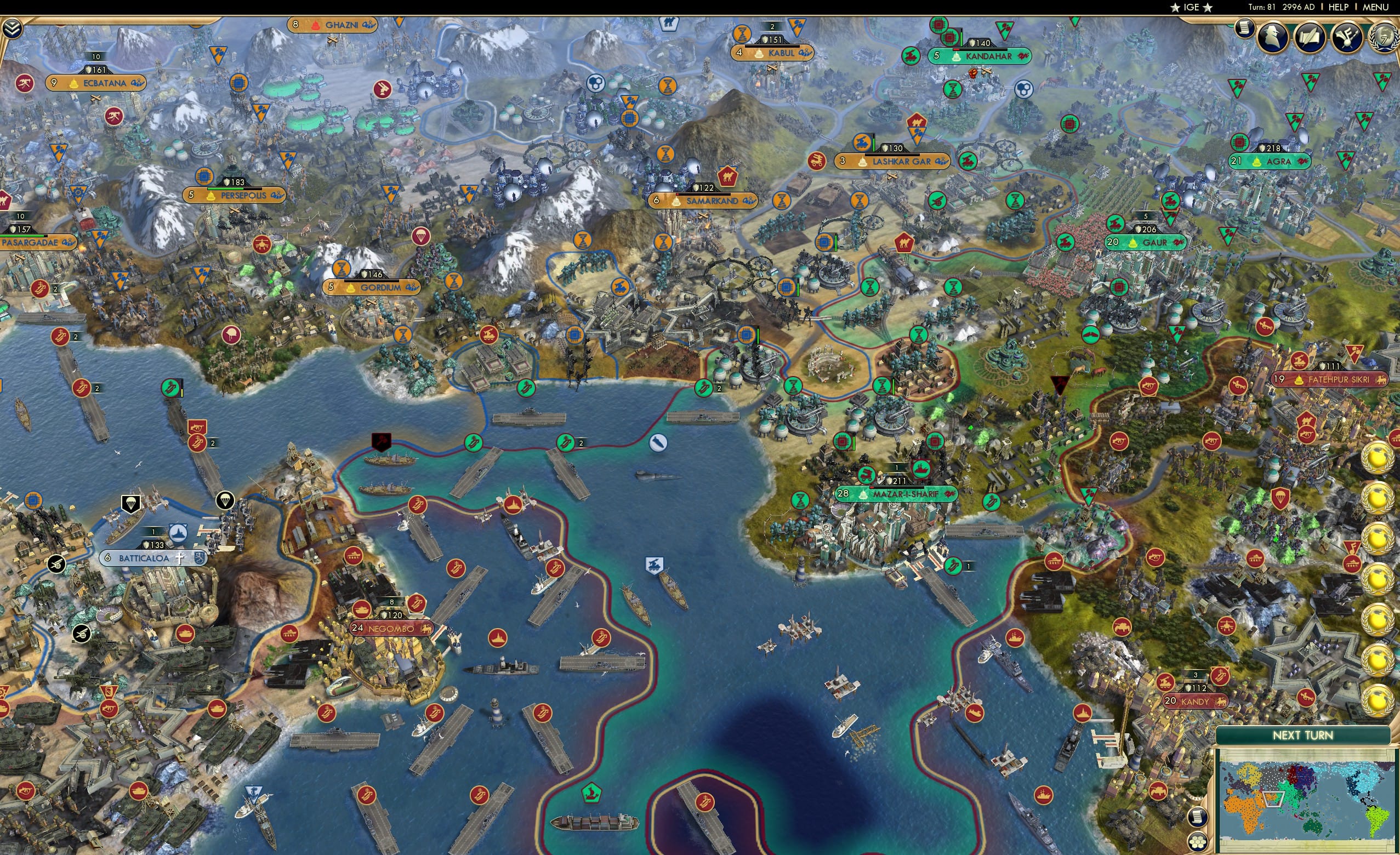The width and height of the screenshot is (1400, 855).
Task: Click the round icon below the minimap scroll
Action: pos(1197,843)
